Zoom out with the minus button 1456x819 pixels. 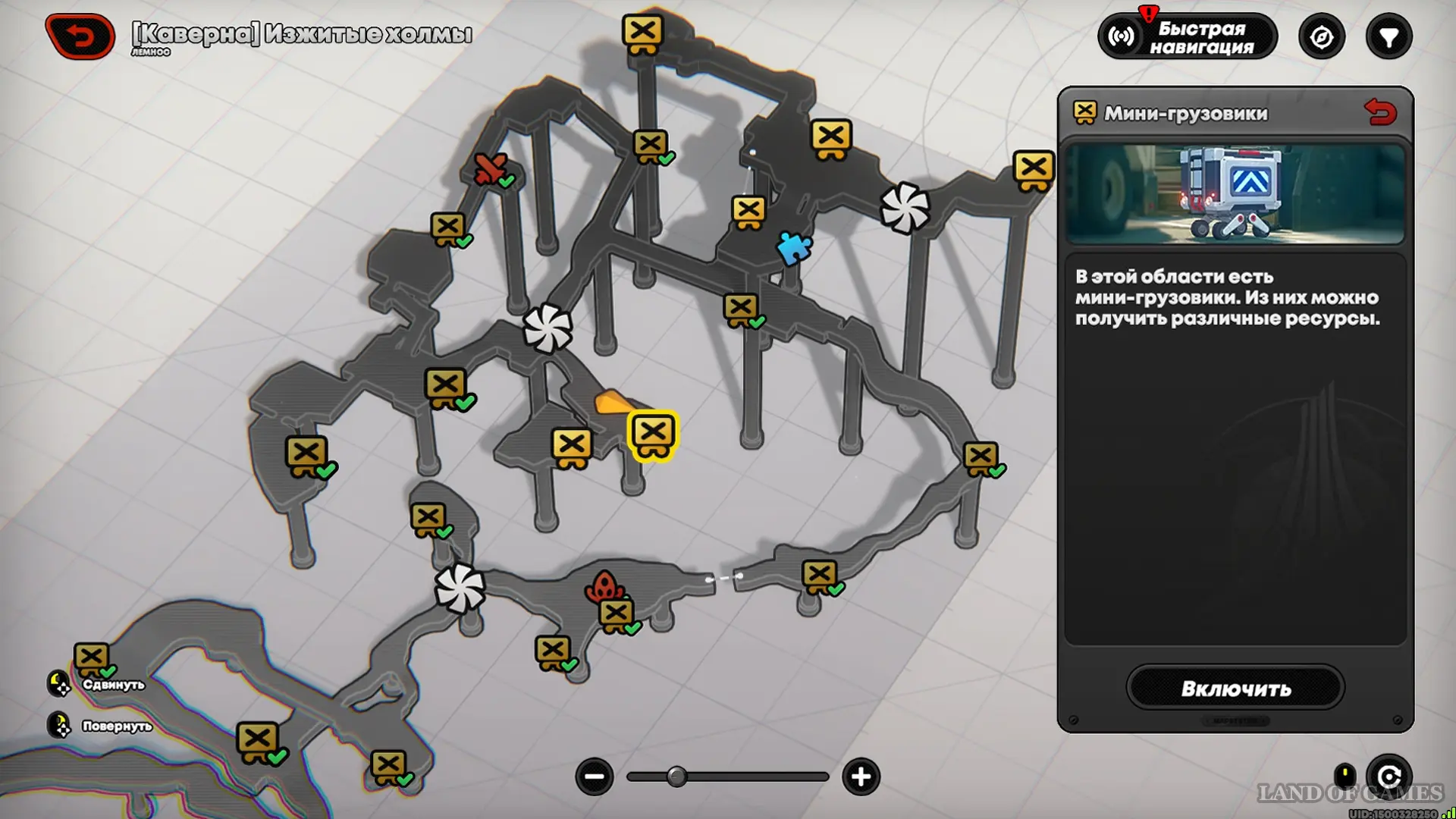(594, 777)
